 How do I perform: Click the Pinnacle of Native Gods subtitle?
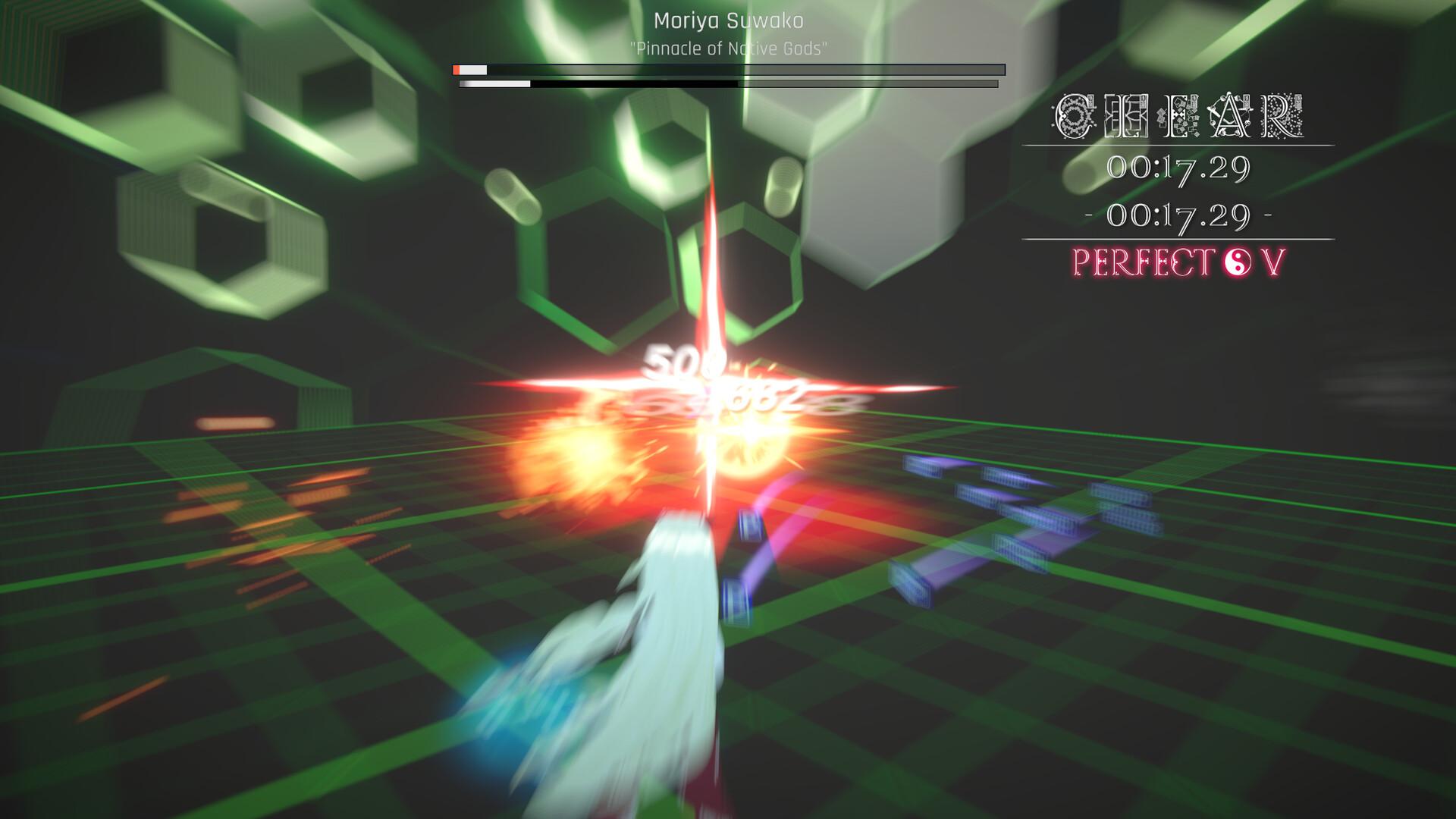tap(728, 45)
